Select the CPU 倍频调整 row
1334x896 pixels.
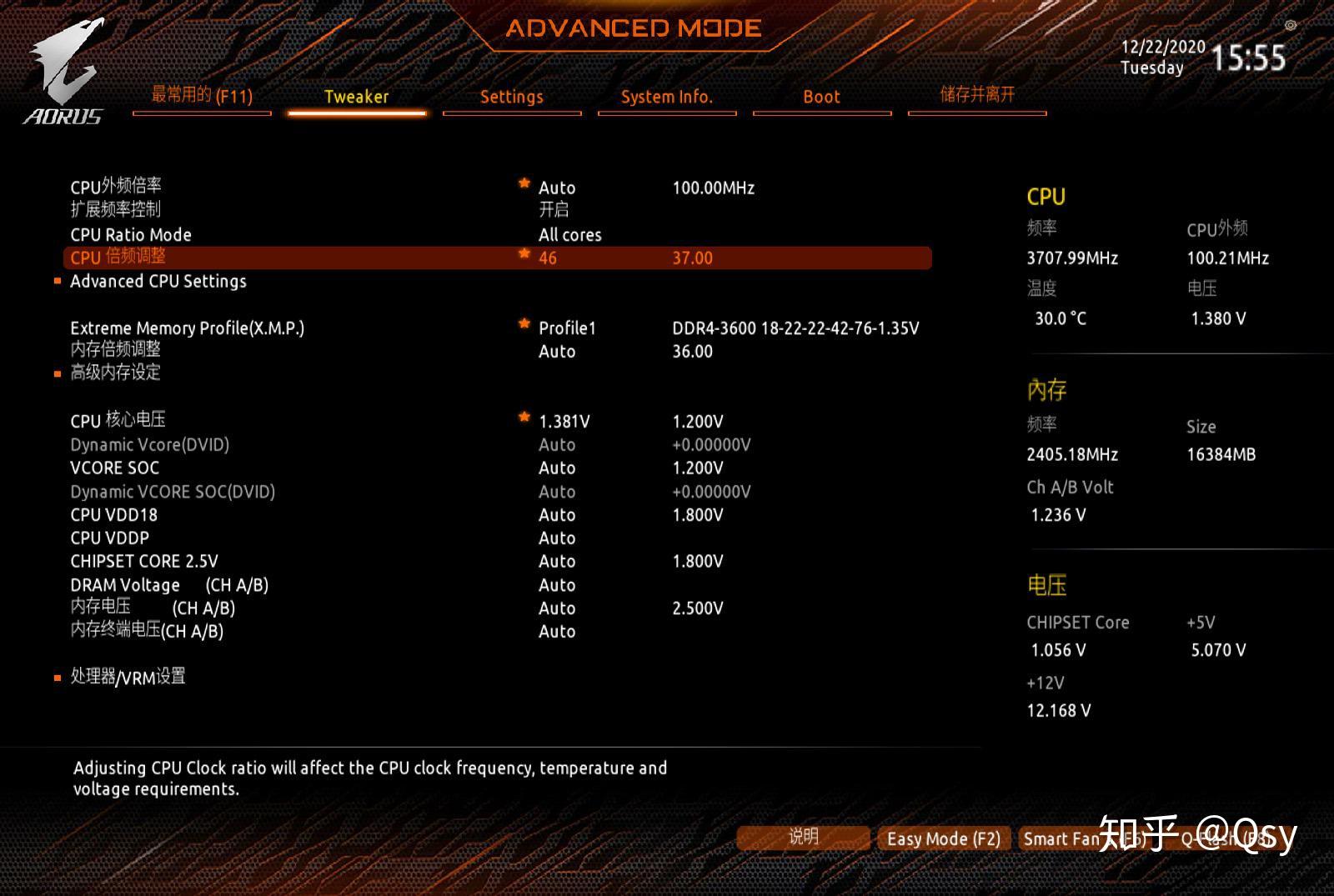[118, 258]
